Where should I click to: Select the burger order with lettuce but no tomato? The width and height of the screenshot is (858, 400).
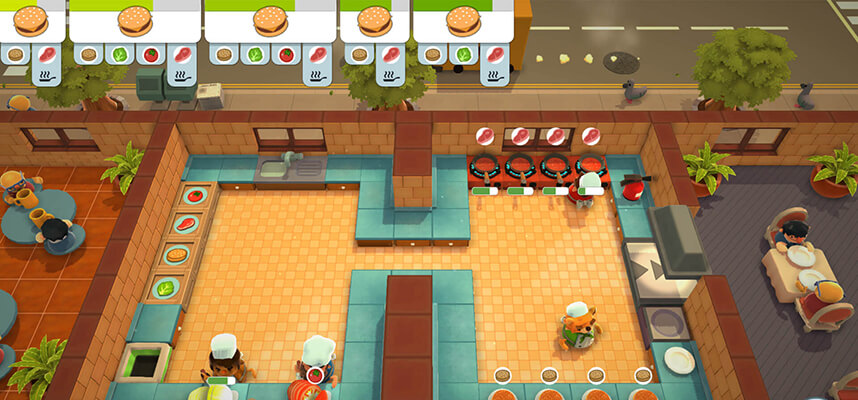coord(462,22)
